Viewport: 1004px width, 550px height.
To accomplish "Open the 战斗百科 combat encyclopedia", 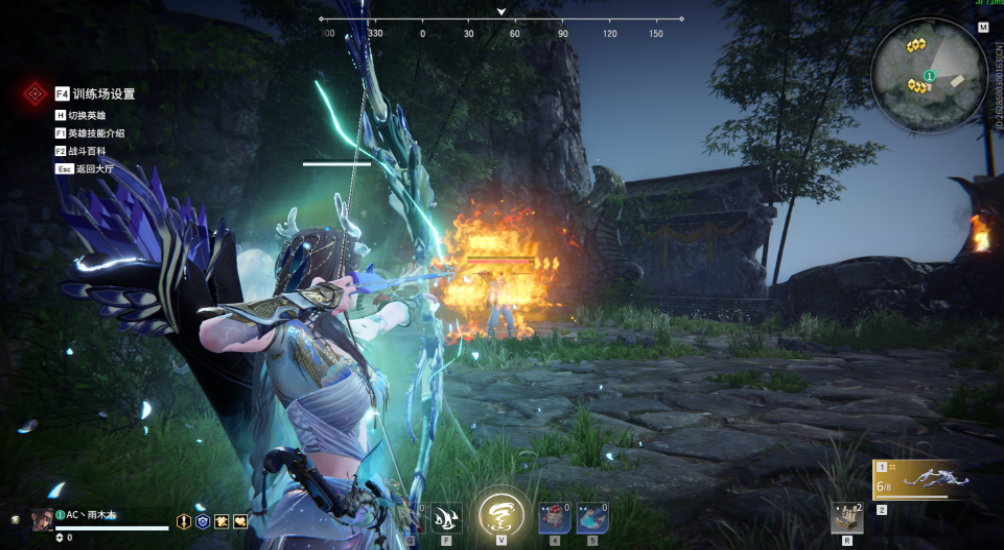I will tap(86, 151).
